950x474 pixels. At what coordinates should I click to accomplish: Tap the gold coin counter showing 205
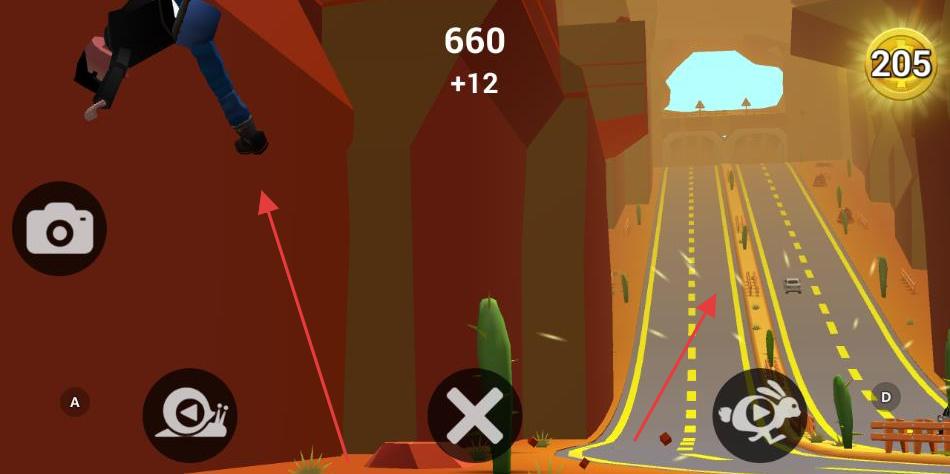[x=900, y=65]
